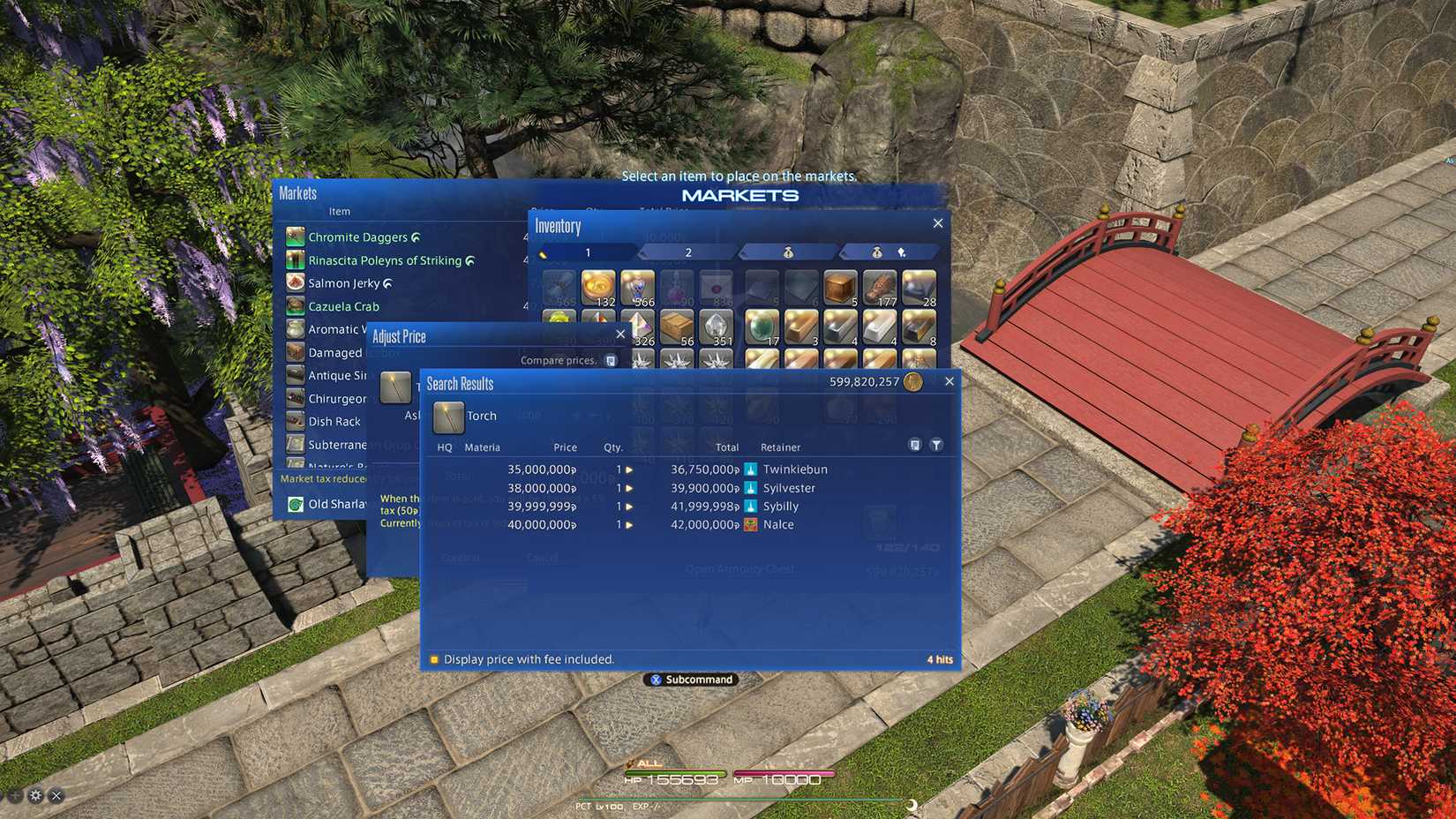Expand the quantity arrow on Nalce's listing
The height and width of the screenshot is (819, 1456).
[x=630, y=524]
